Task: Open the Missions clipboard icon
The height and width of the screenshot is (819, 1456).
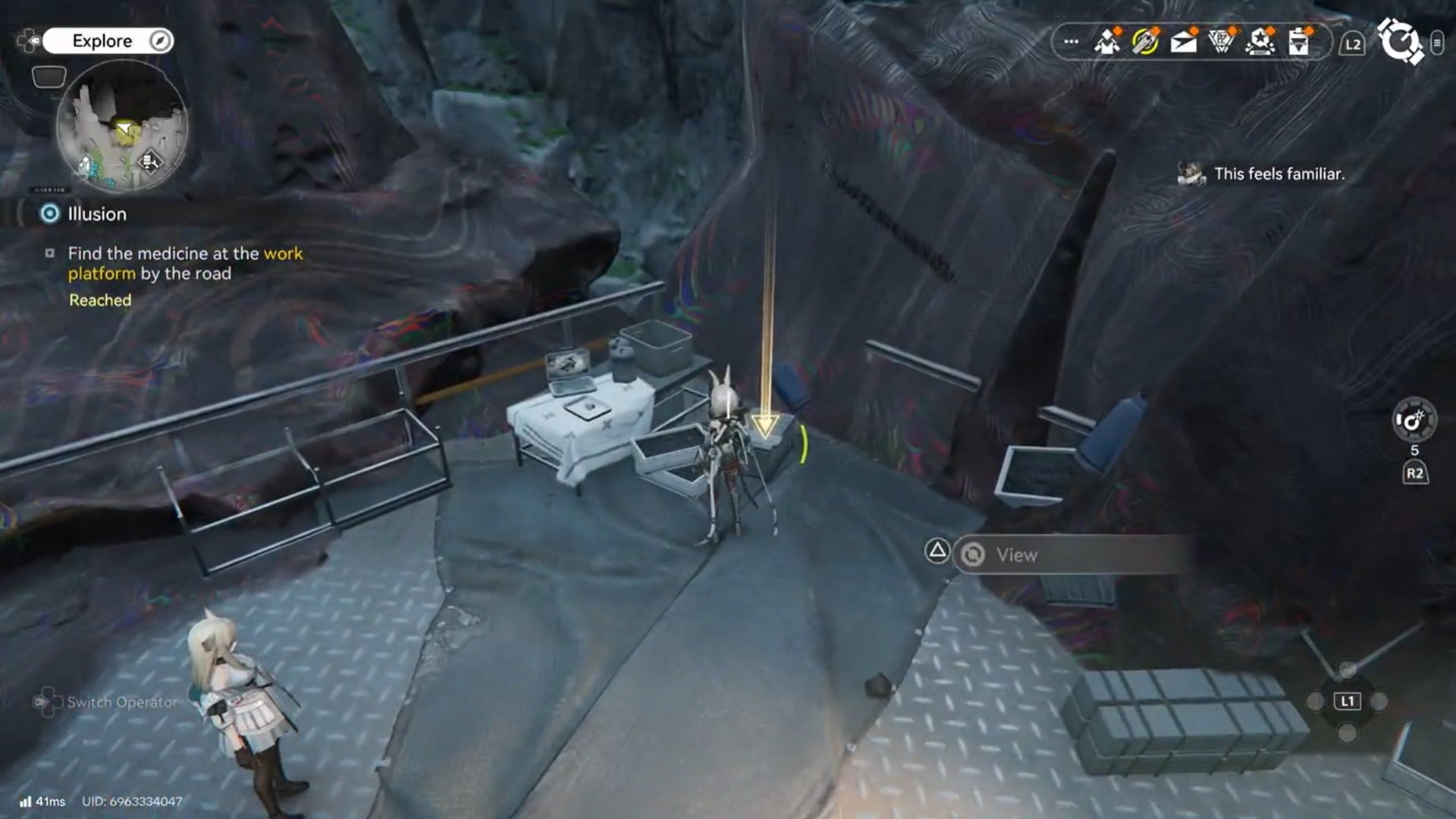Action: [1298, 42]
